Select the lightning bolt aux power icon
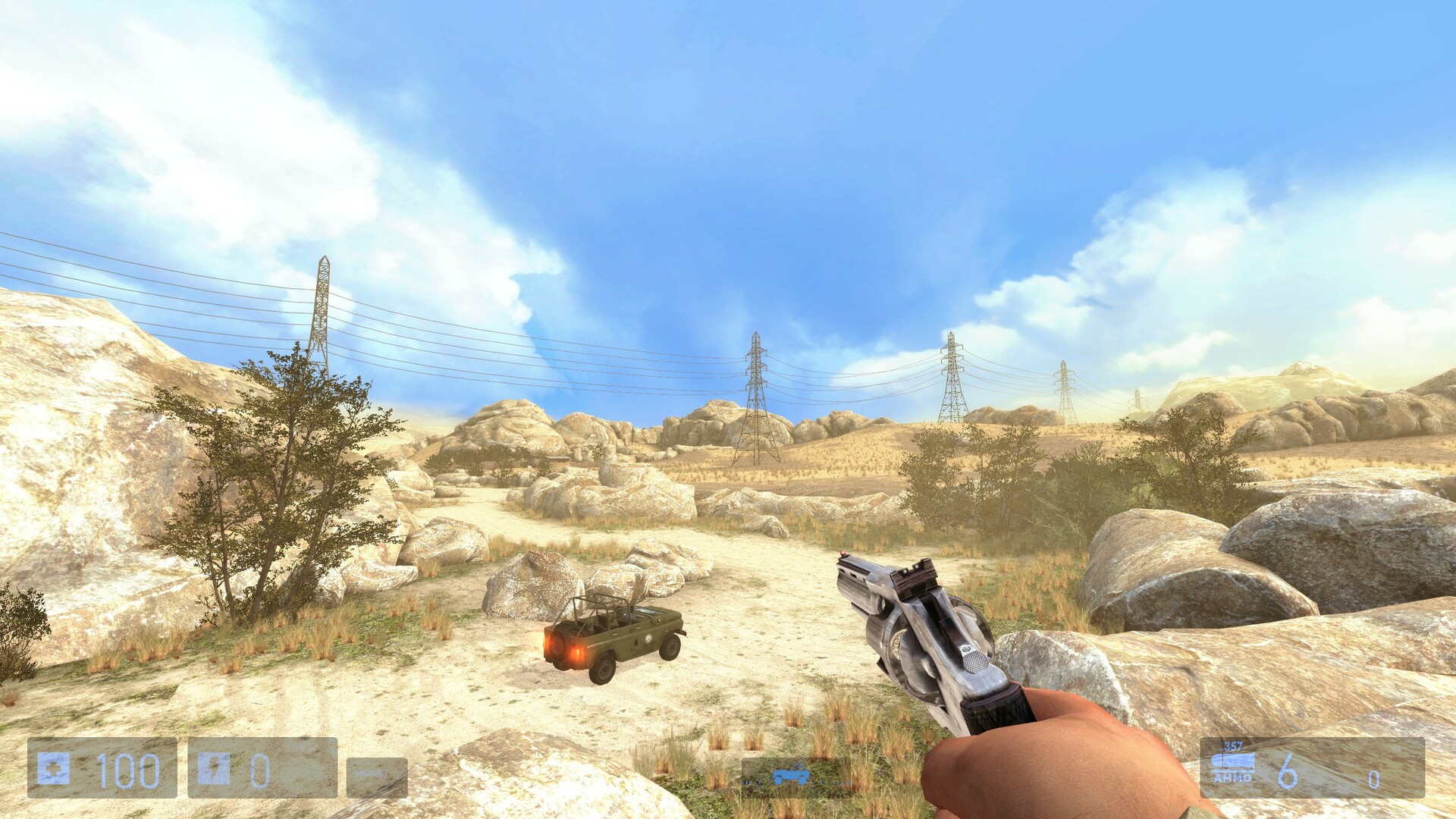 pyautogui.click(x=215, y=769)
